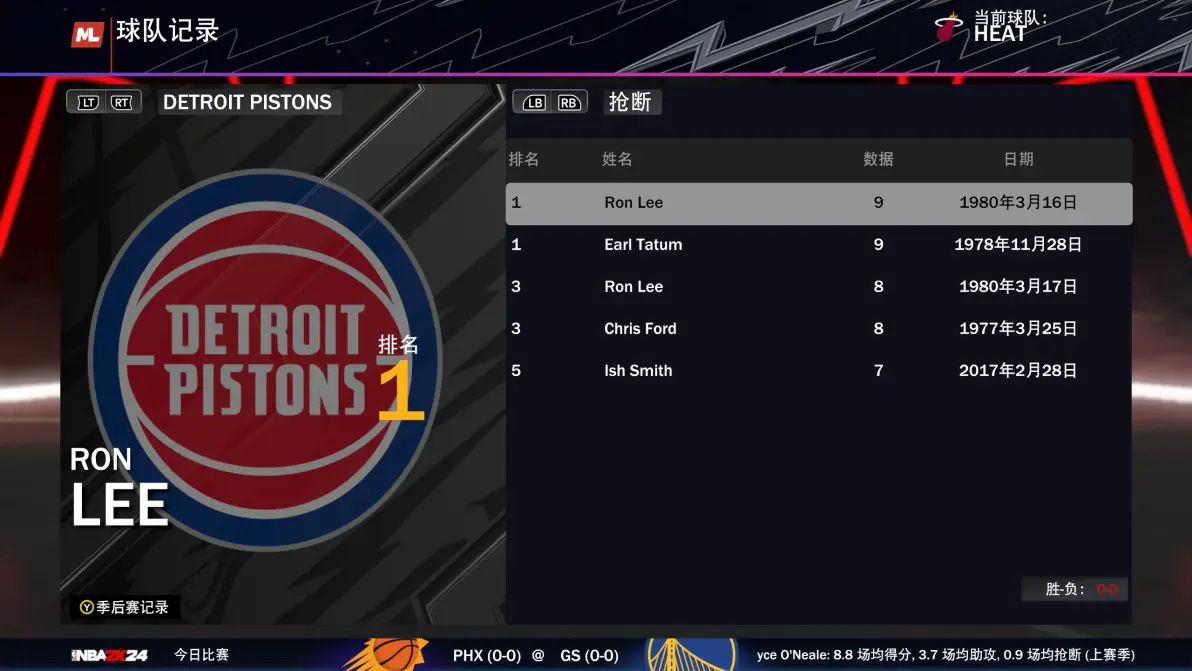Click the 抢断 stat category selector
The height and width of the screenshot is (671, 1192).
tap(631, 102)
